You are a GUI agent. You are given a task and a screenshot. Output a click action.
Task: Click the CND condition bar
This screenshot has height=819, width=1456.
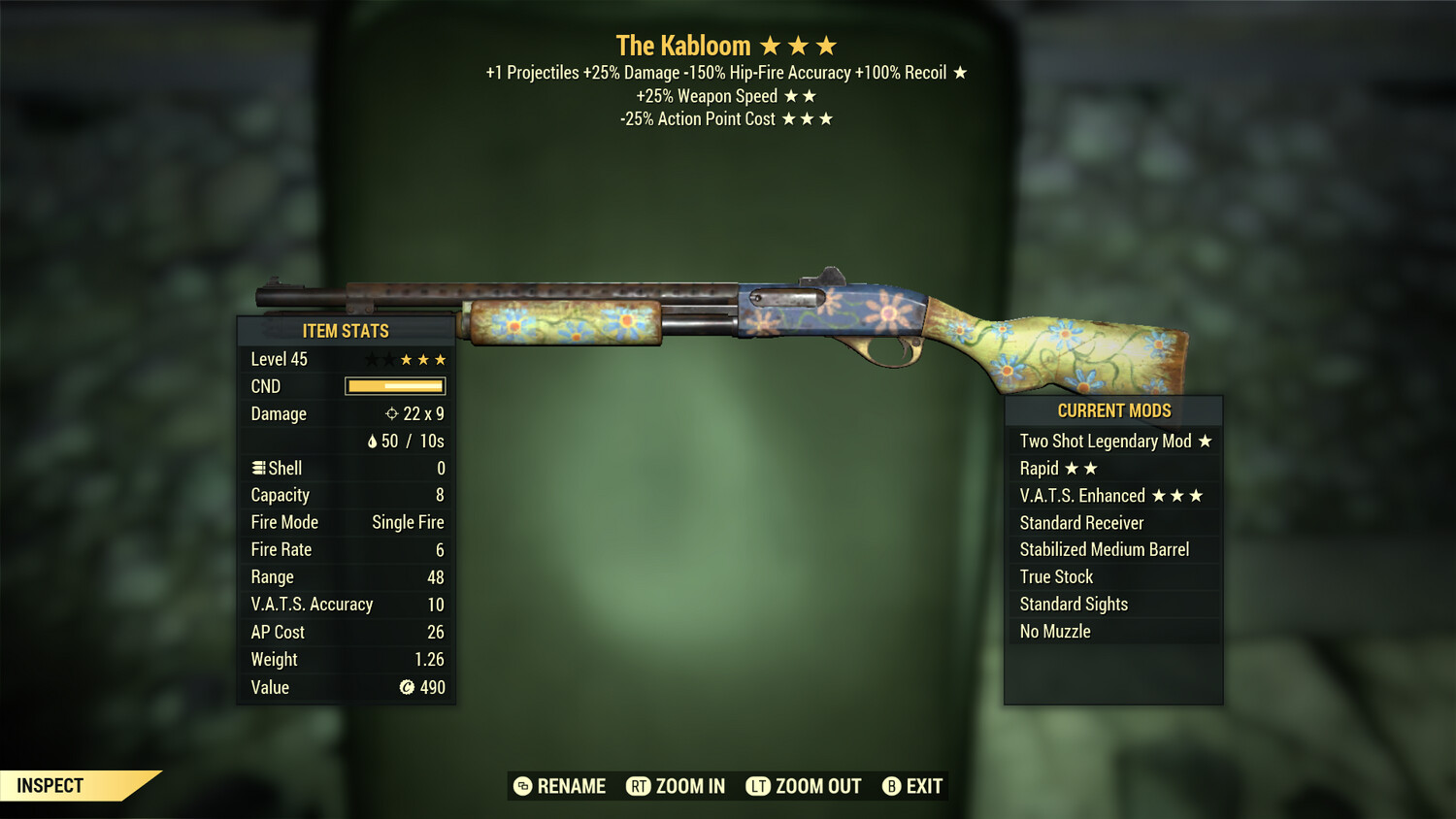coord(395,386)
